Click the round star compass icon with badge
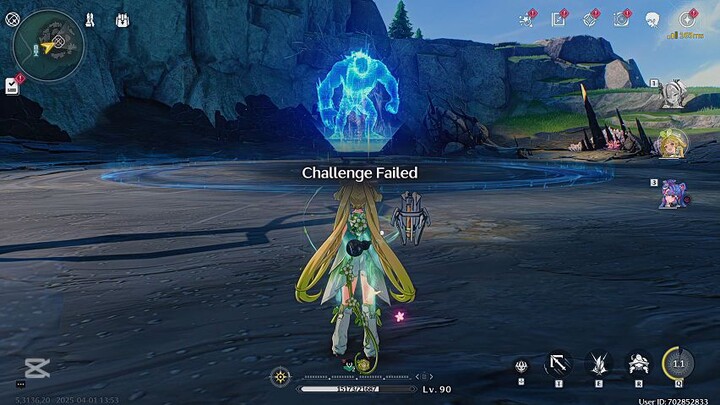The width and height of the screenshot is (720, 405). [x=687, y=19]
